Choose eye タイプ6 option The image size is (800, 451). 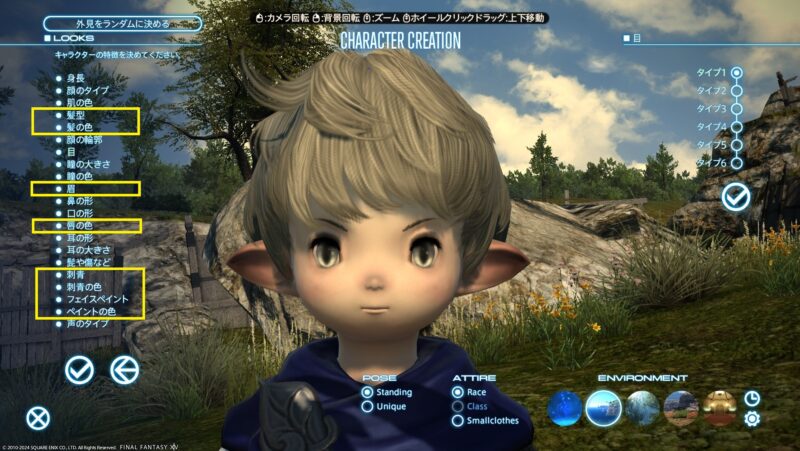pyautogui.click(x=737, y=162)
